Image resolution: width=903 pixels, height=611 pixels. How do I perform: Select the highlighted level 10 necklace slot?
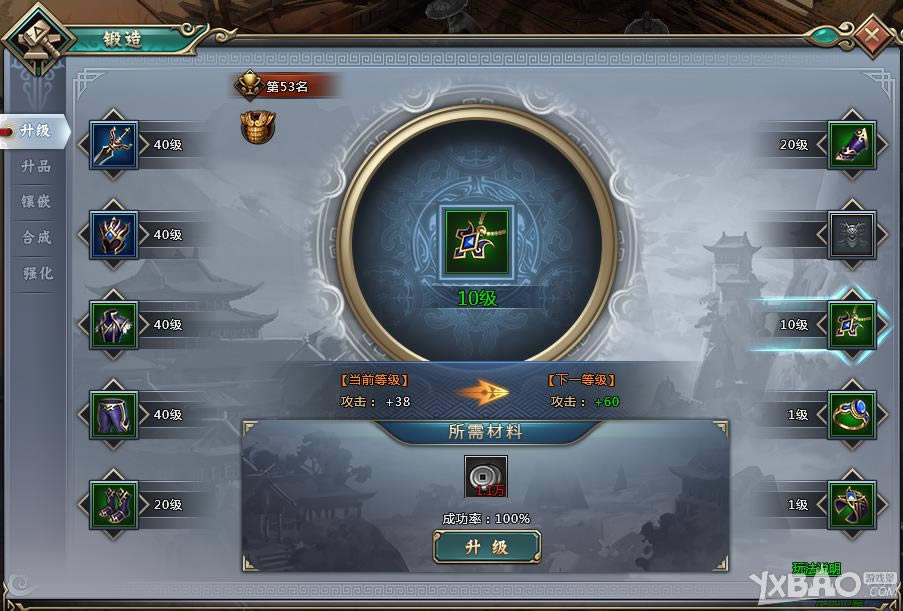[852, 325]
